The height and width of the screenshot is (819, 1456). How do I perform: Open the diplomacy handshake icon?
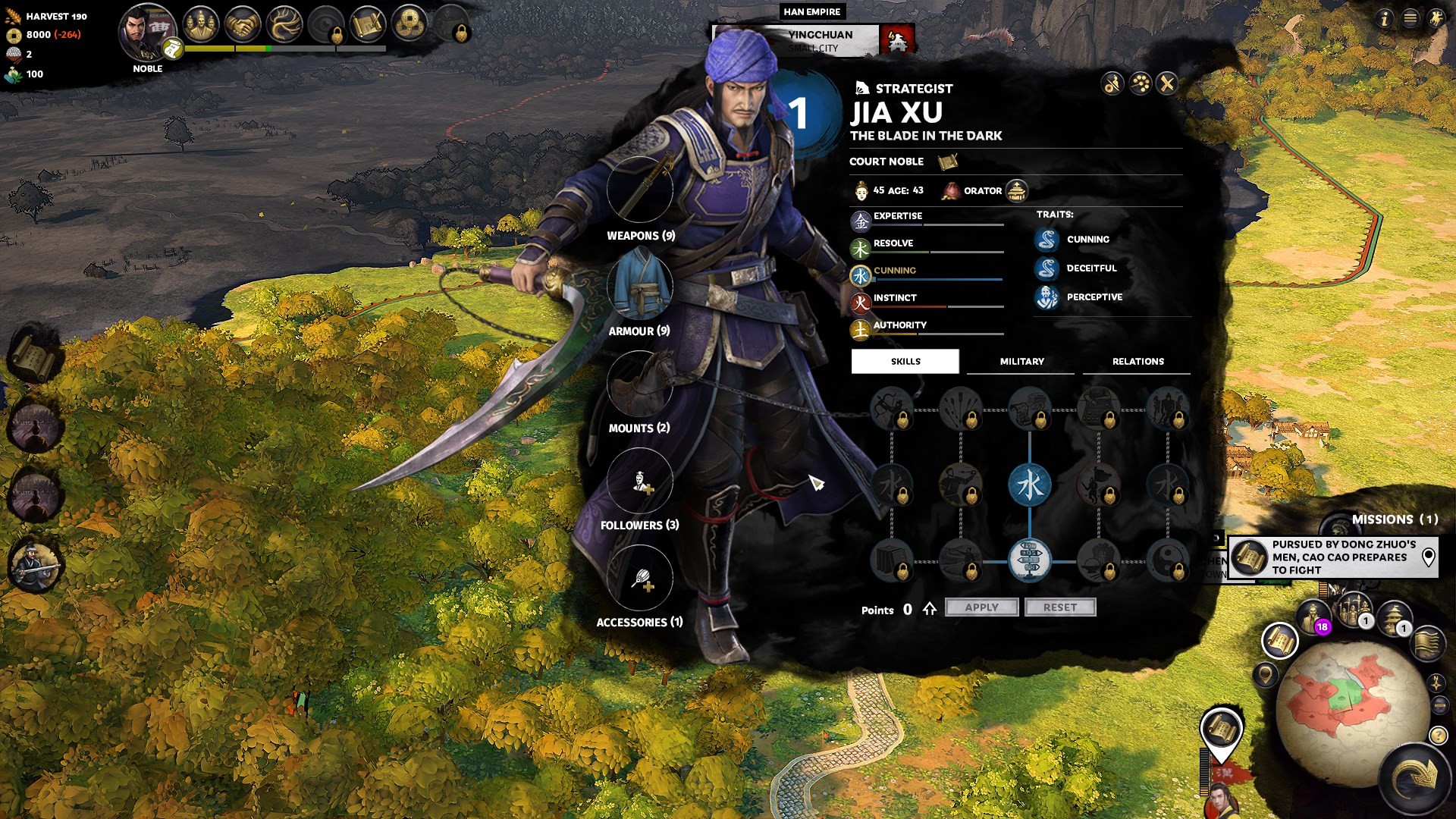pyautogui.click(x=243, y=25)
